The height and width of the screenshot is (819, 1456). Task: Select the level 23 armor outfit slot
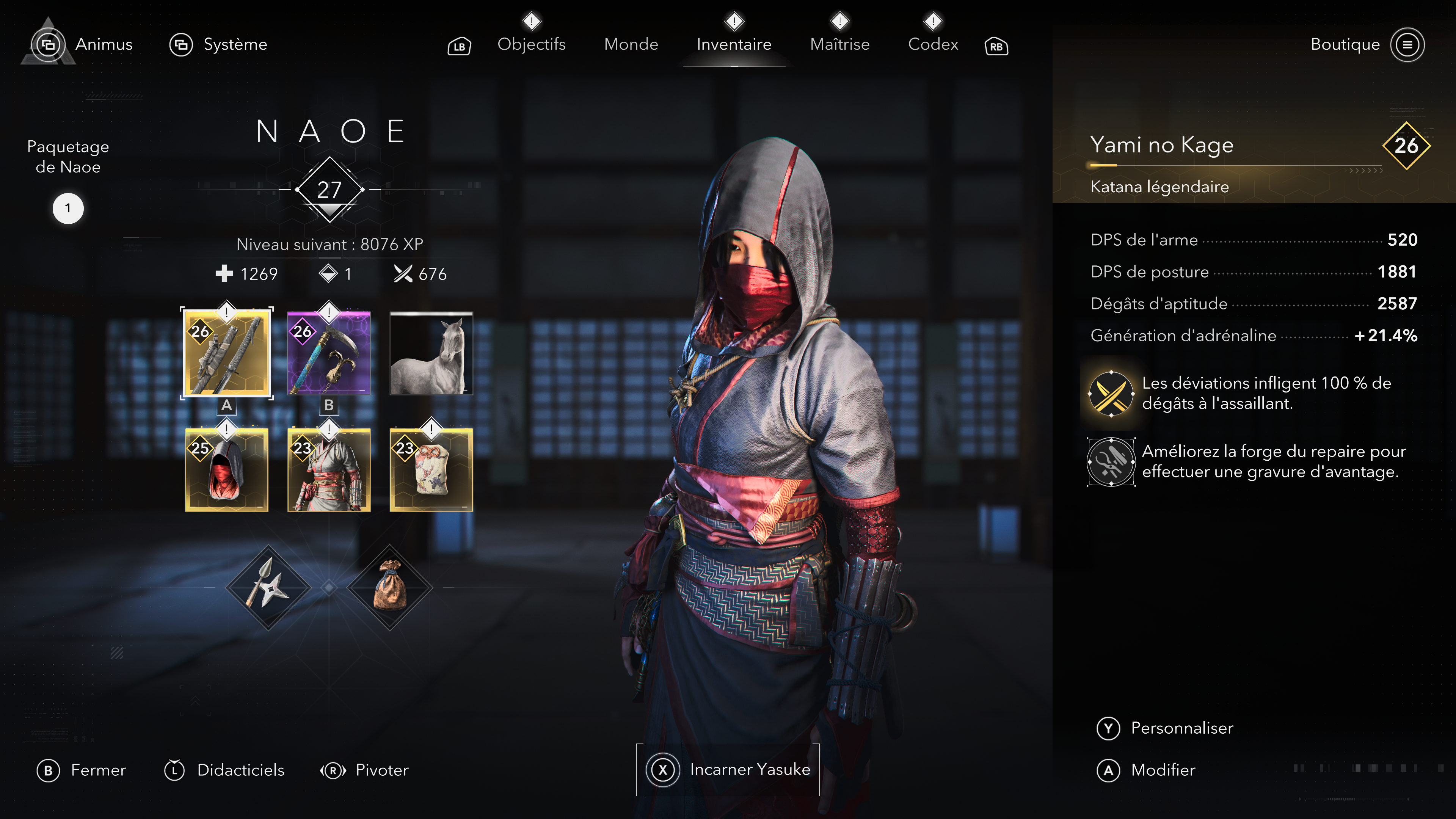click(x=329, y=469)
